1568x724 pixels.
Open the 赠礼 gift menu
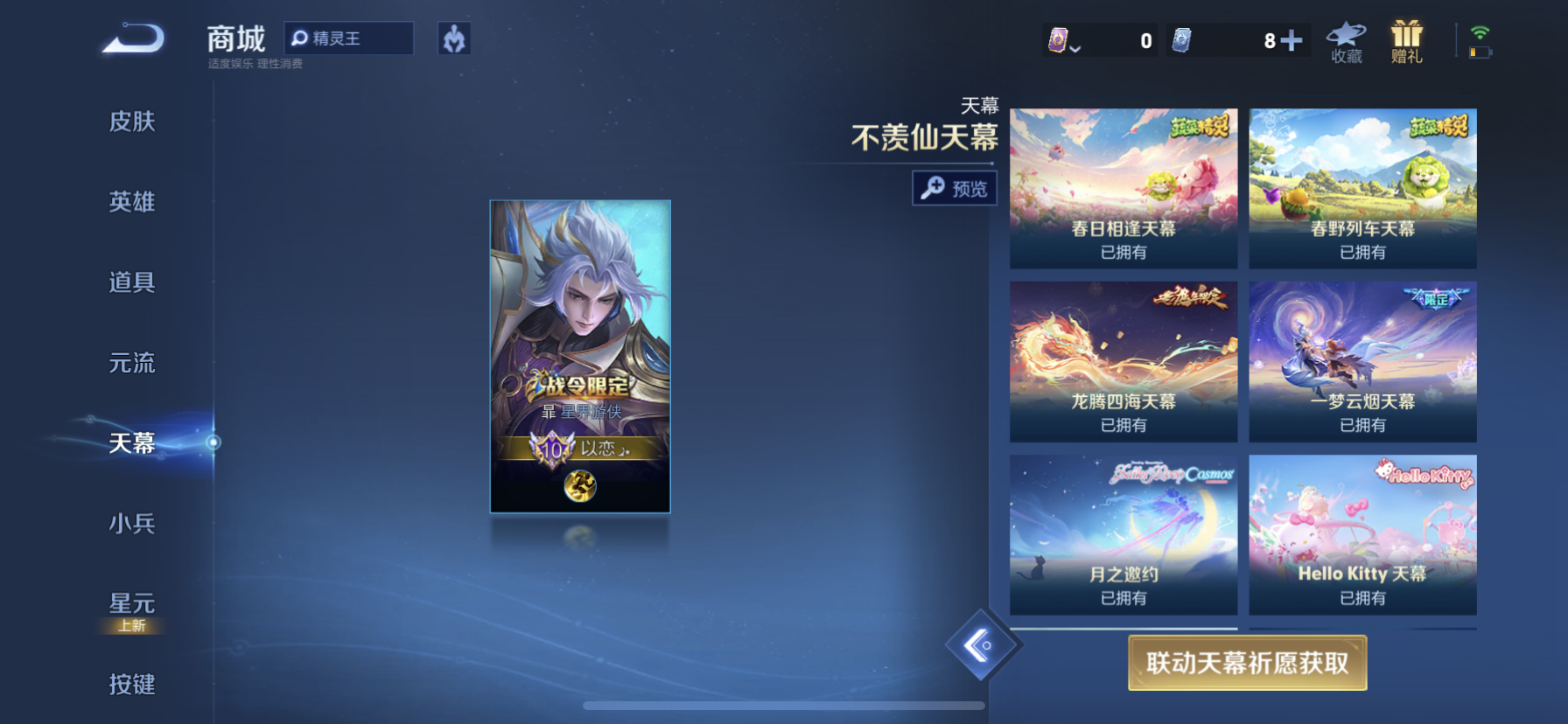point(1406,43)
